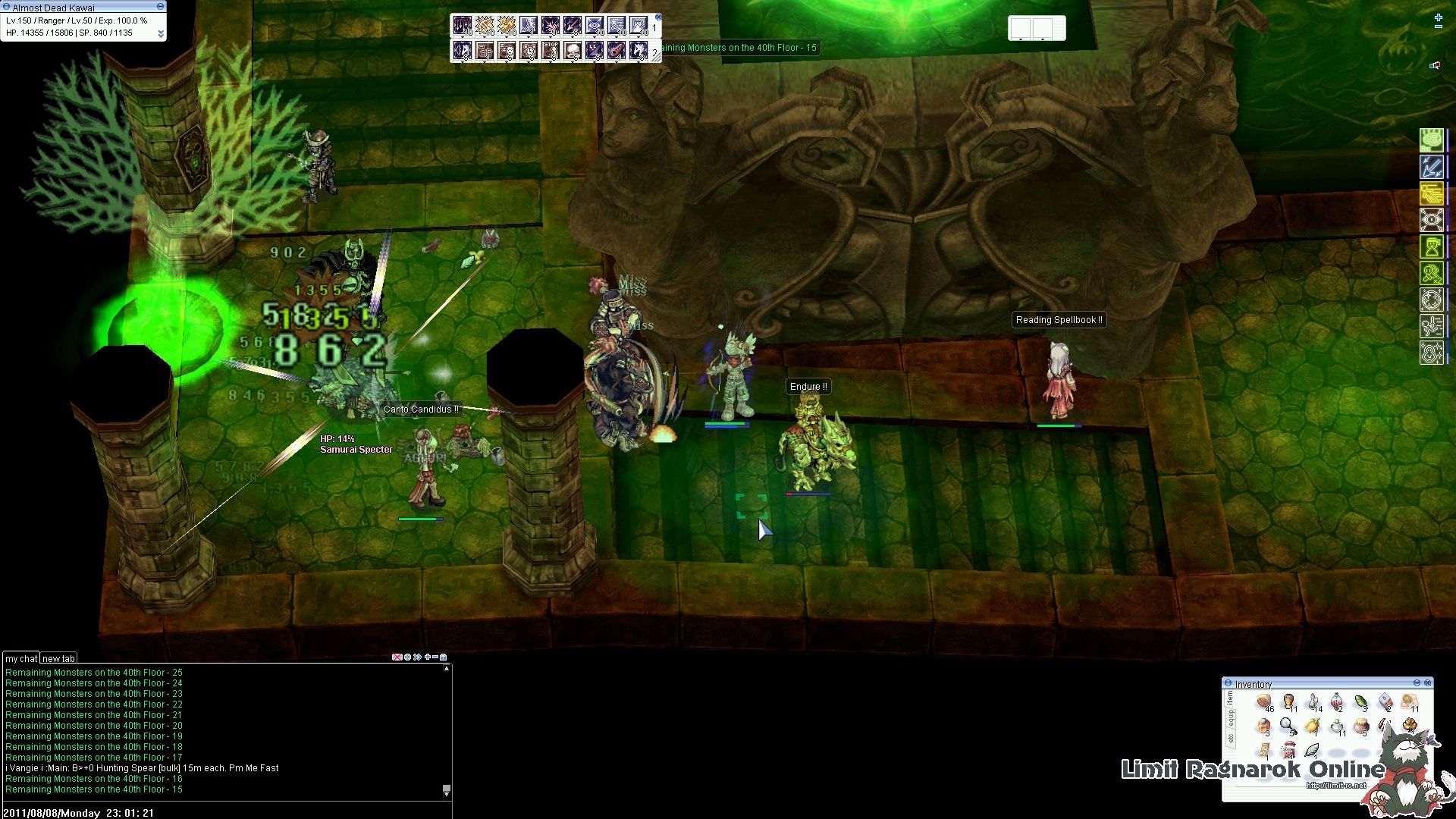Open the dropdown arrow under the first hotkey slot
This screenshot has height=819, width=1456.
point(462,36)
